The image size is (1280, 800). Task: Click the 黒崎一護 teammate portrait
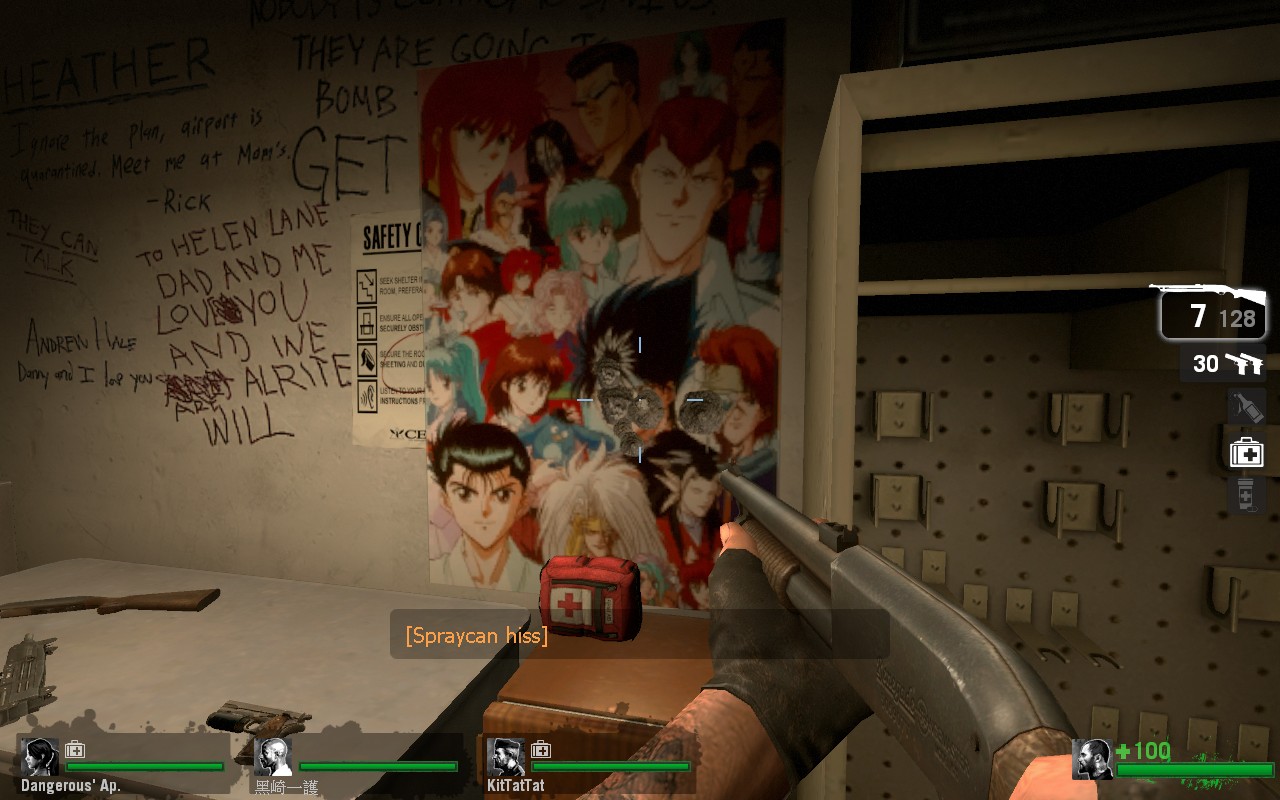pos(273,757)
